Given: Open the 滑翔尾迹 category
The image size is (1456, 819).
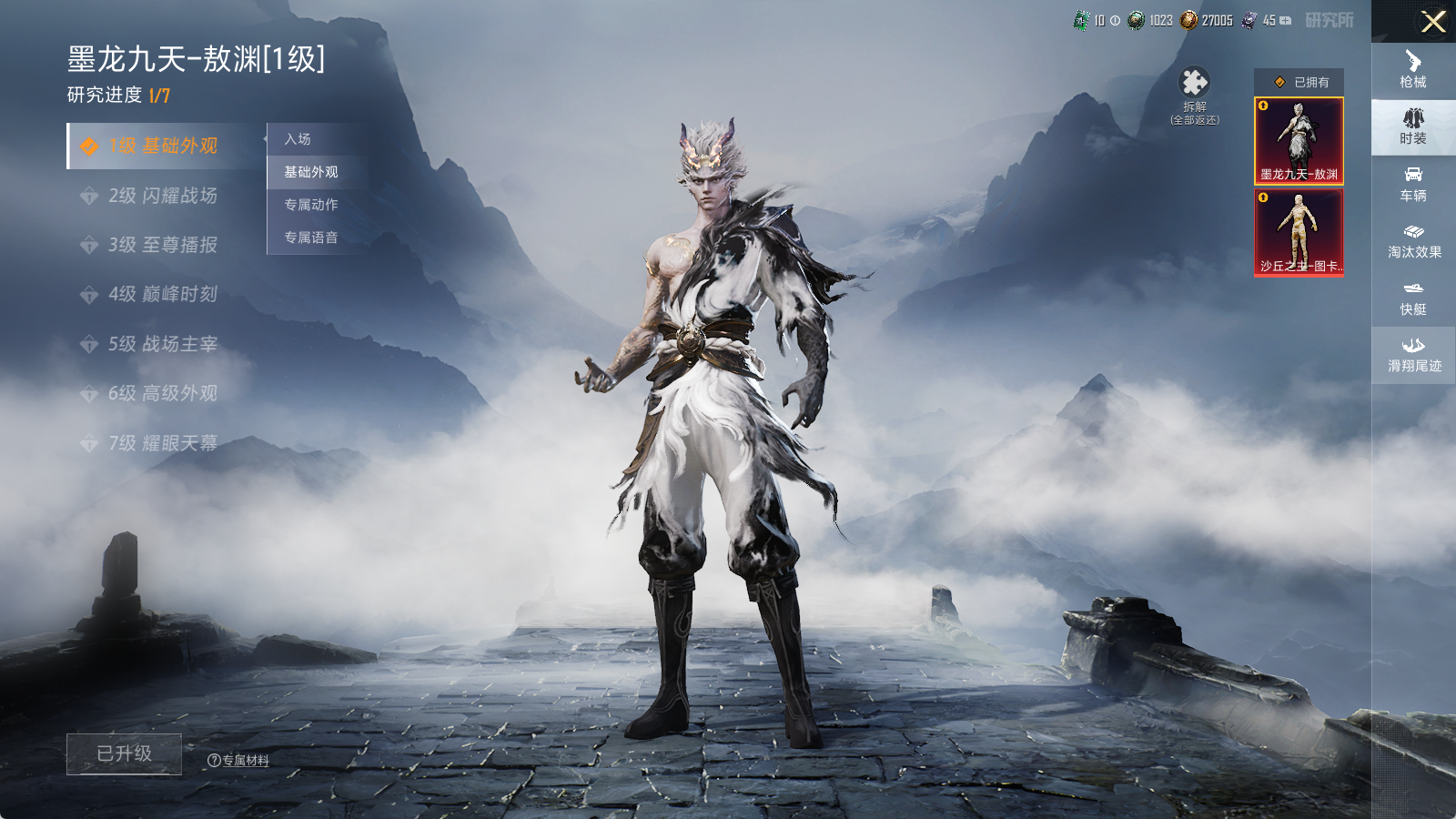Looking at the screenshot, I should click(x=1413, y=355).
